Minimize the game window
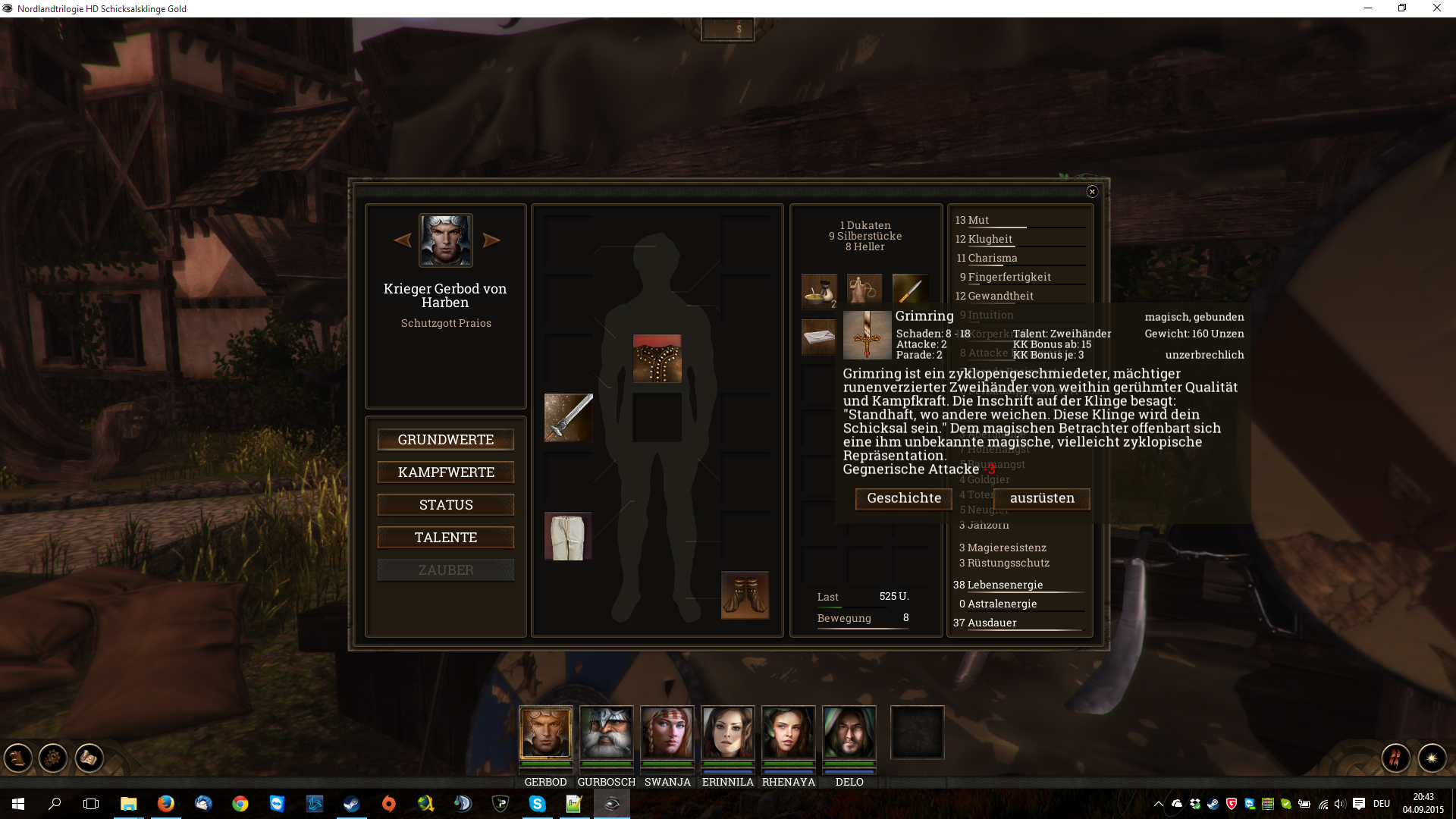This screenshot has height=819, width=1456. point(1368,8)
